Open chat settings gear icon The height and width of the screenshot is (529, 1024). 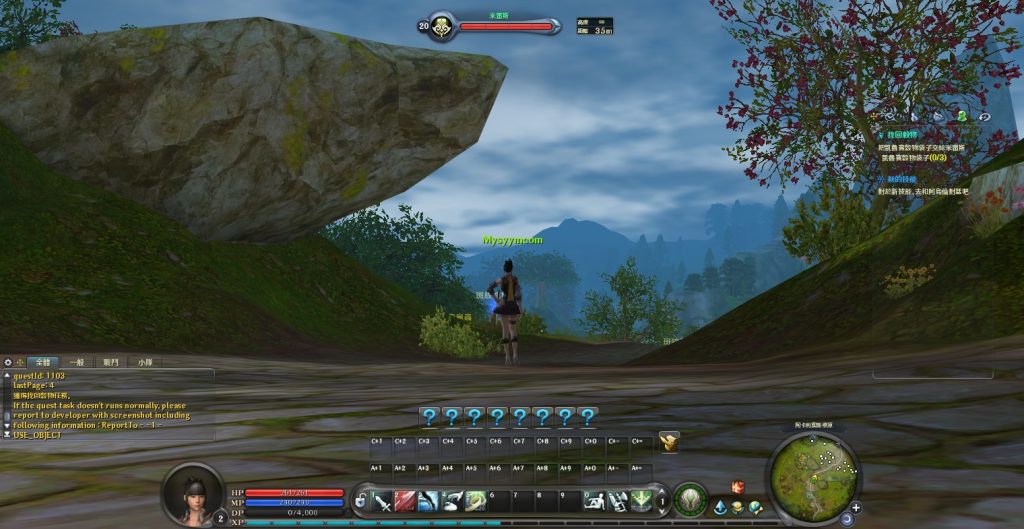[8, 362]
